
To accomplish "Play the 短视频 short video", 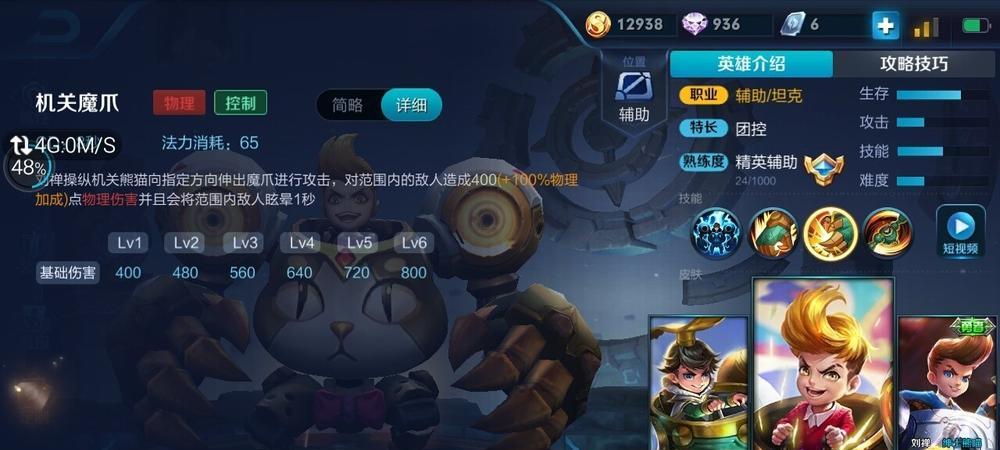I will click(x=959, y=231).
